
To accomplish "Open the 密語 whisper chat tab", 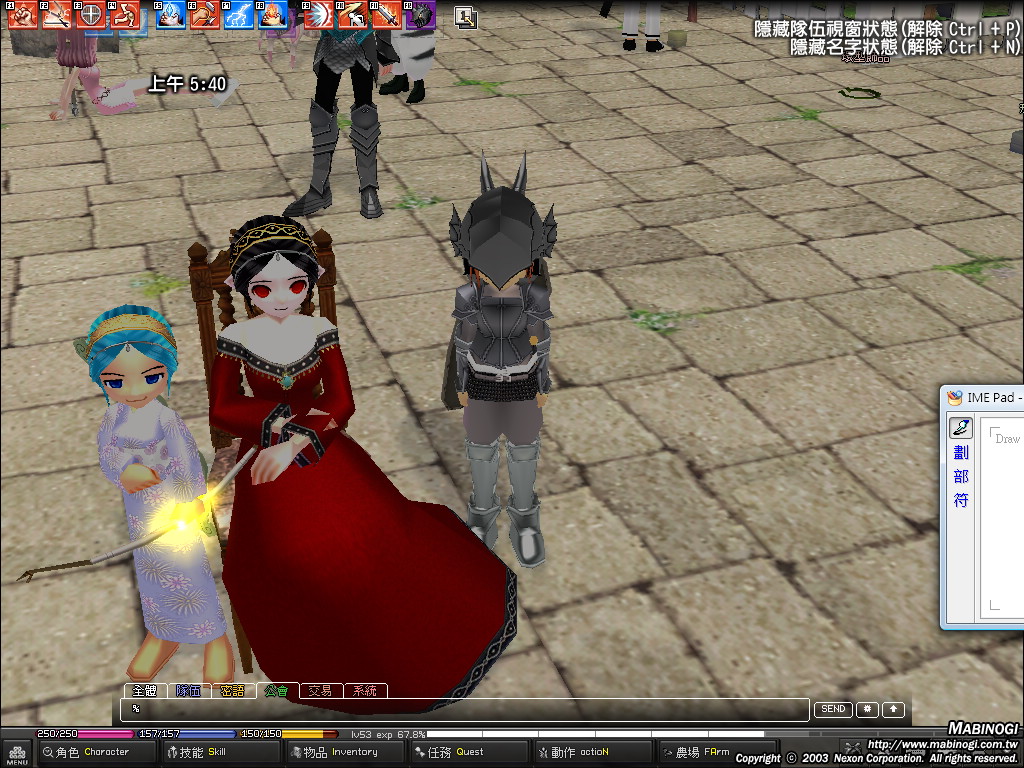I will (x=232, y=690).
